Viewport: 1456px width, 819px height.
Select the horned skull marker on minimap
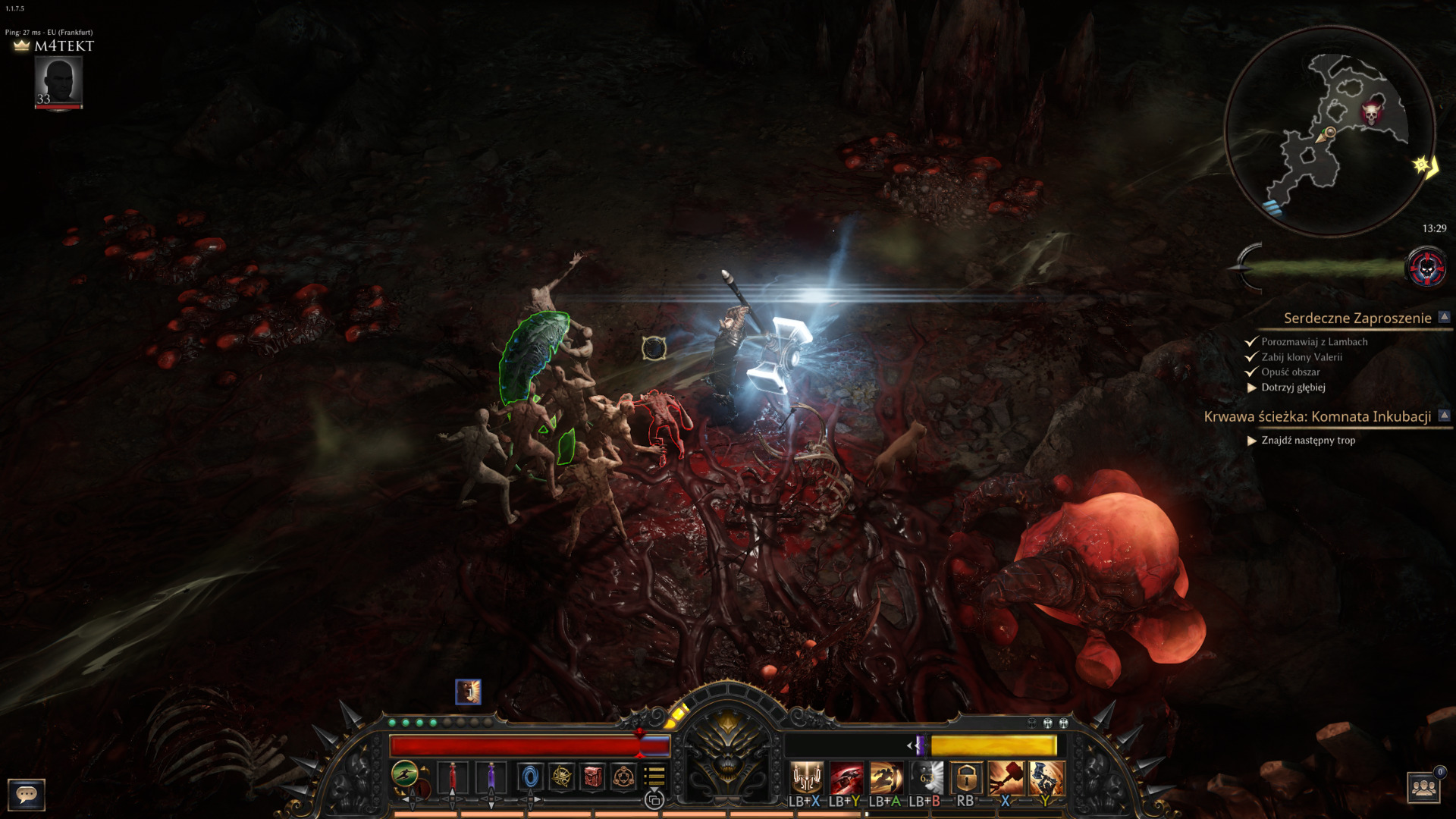coord(1370,115)
